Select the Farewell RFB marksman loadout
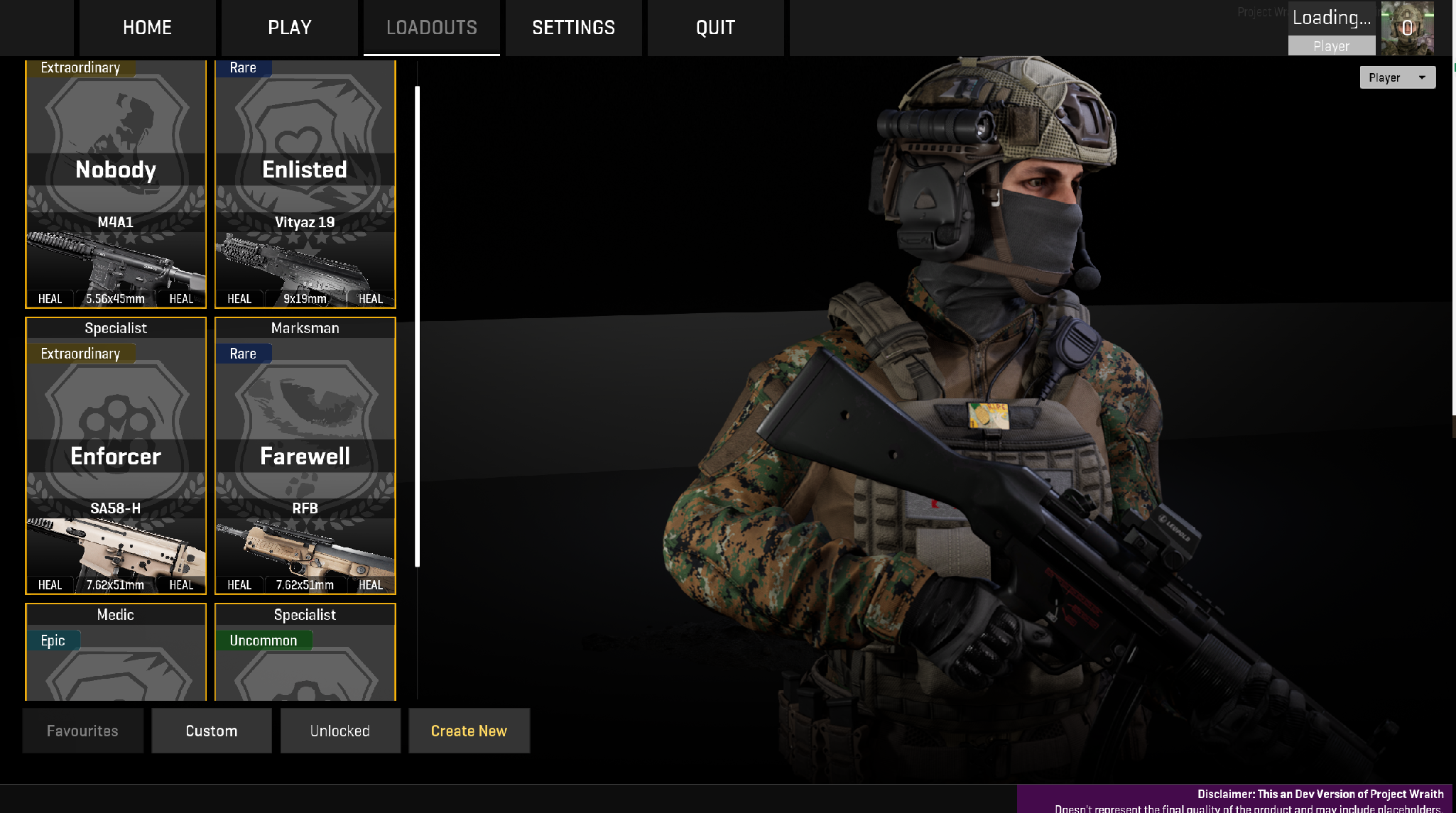Screen dimensions: 1456x813 [x=305, y=456]
